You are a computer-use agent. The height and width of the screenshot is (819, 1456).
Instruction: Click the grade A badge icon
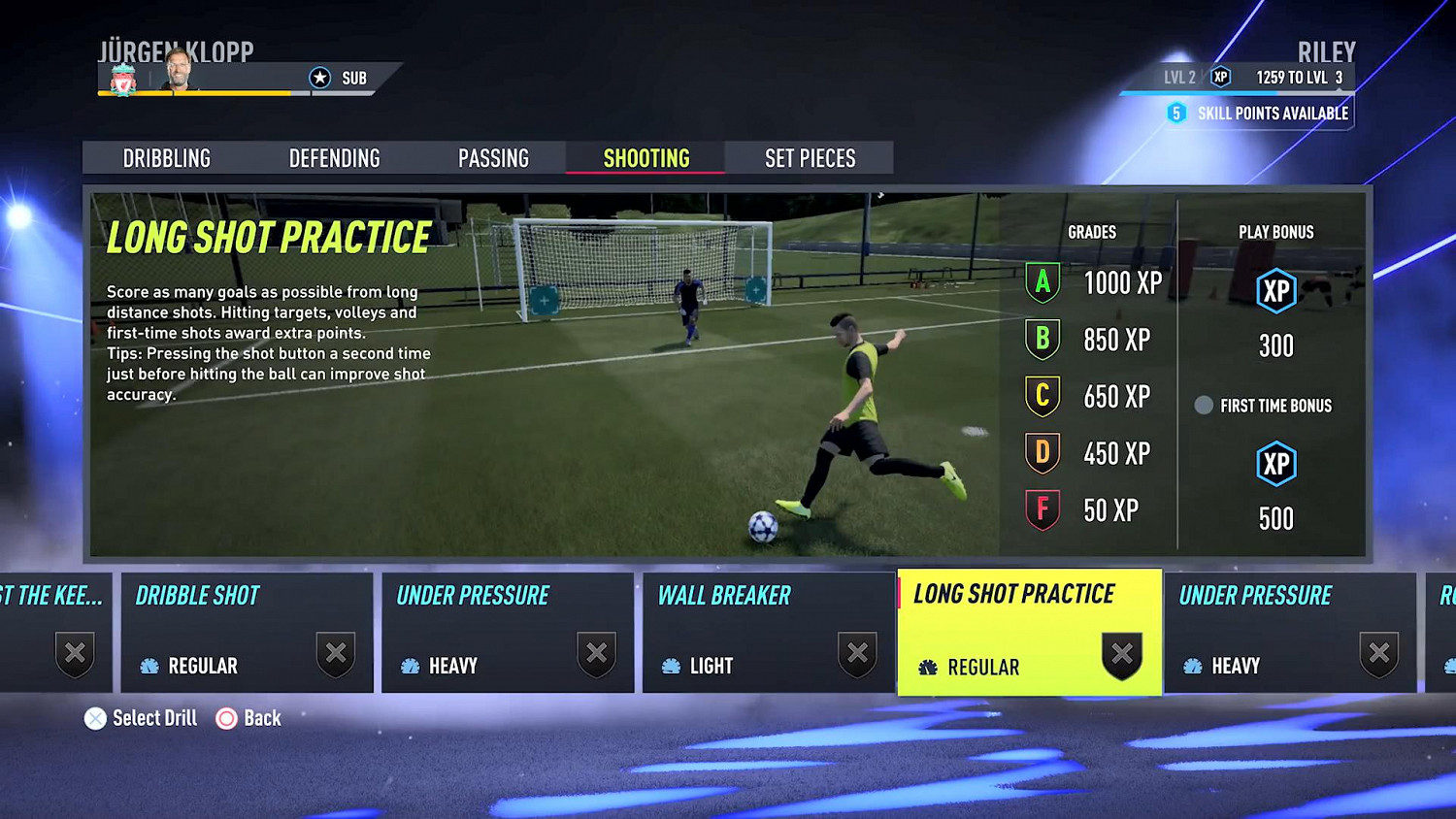click(x=1042, y=283)
